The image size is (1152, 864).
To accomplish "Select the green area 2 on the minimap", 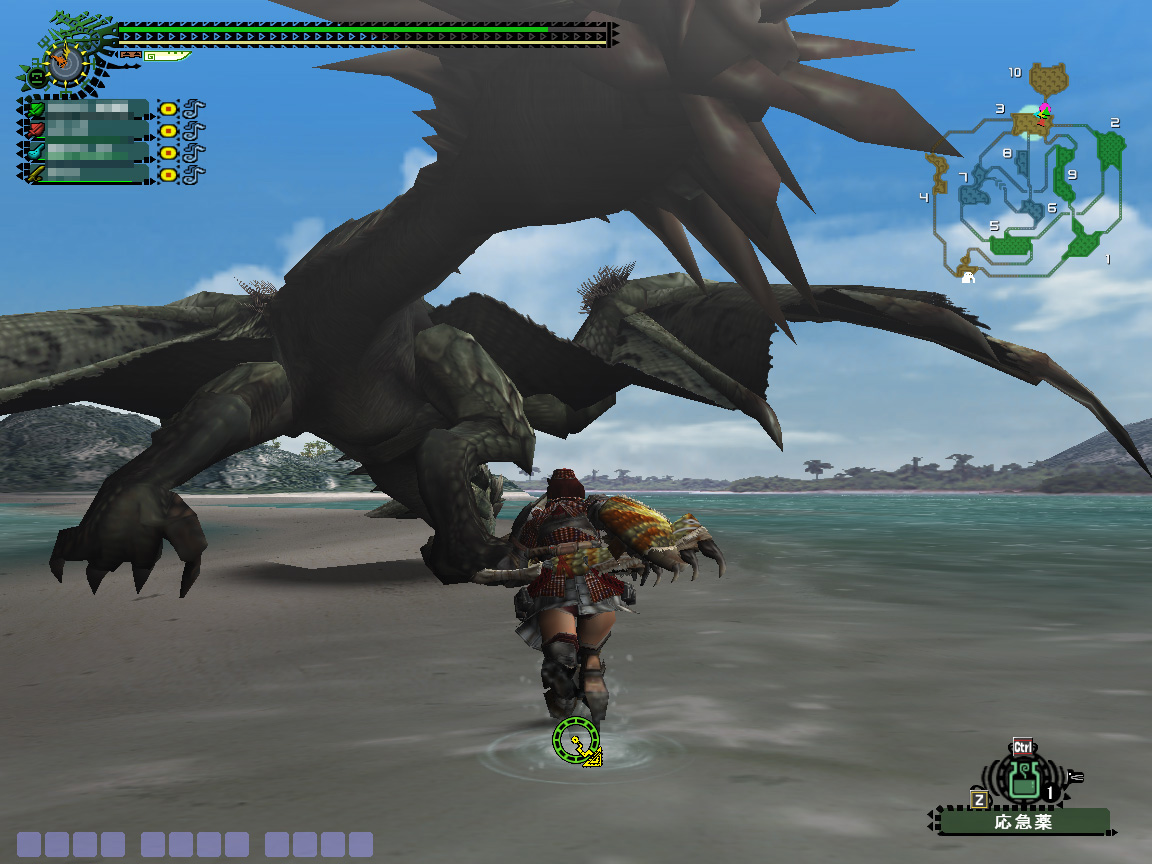I will tap(1110, 148).
